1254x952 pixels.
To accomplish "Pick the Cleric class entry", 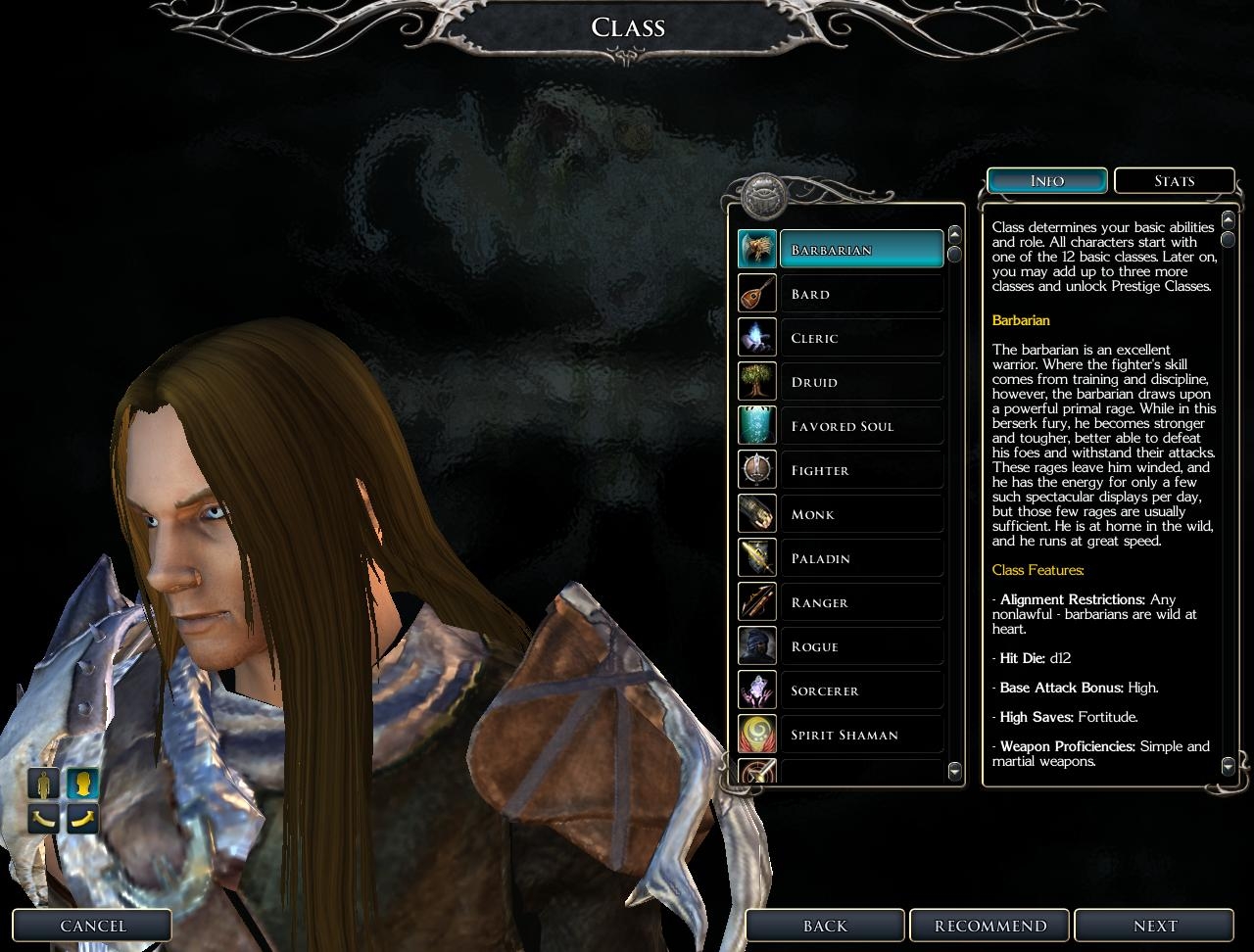I will (860, 338).
